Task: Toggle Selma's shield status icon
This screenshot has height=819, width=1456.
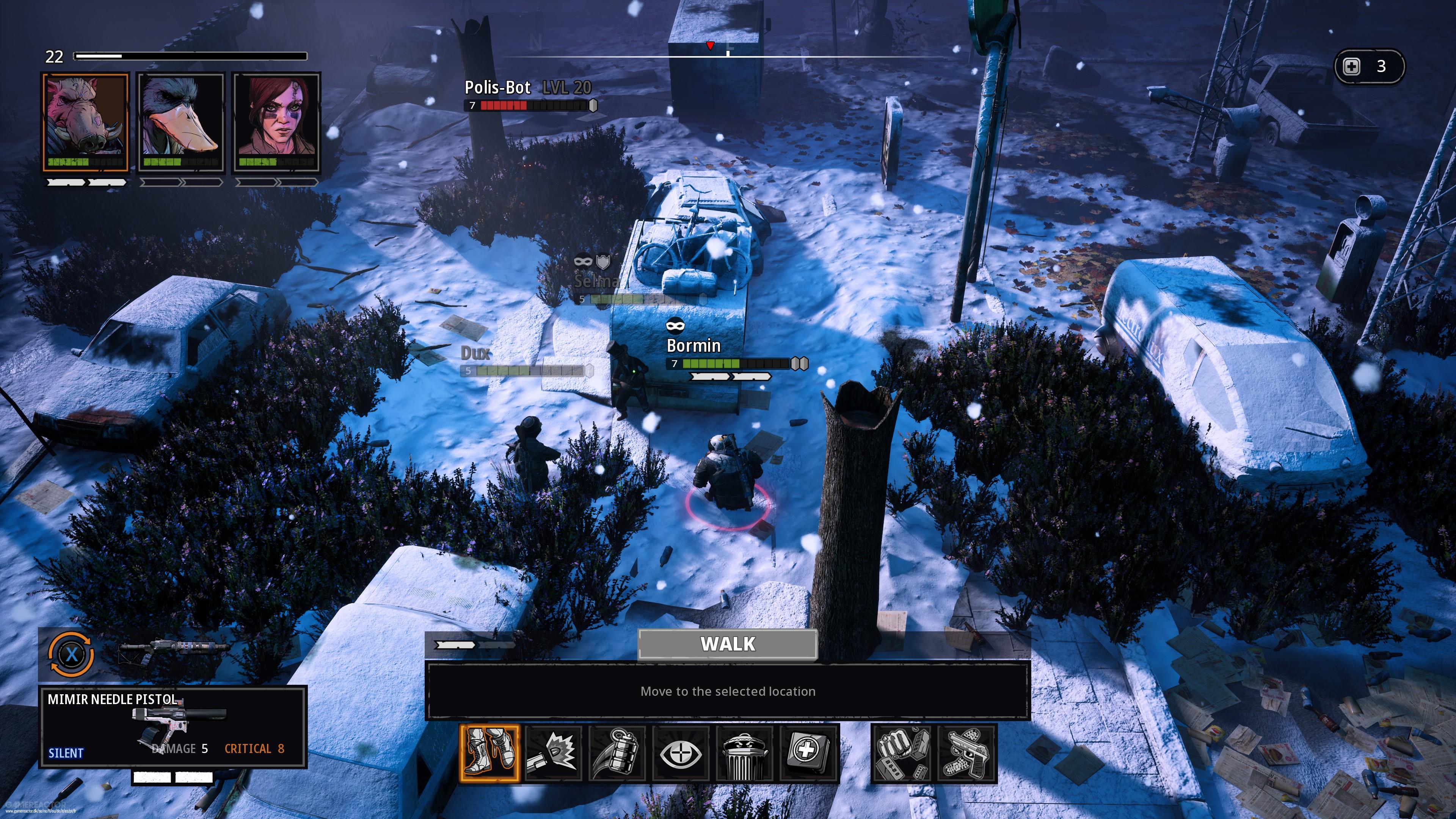Action: (603, 262)
